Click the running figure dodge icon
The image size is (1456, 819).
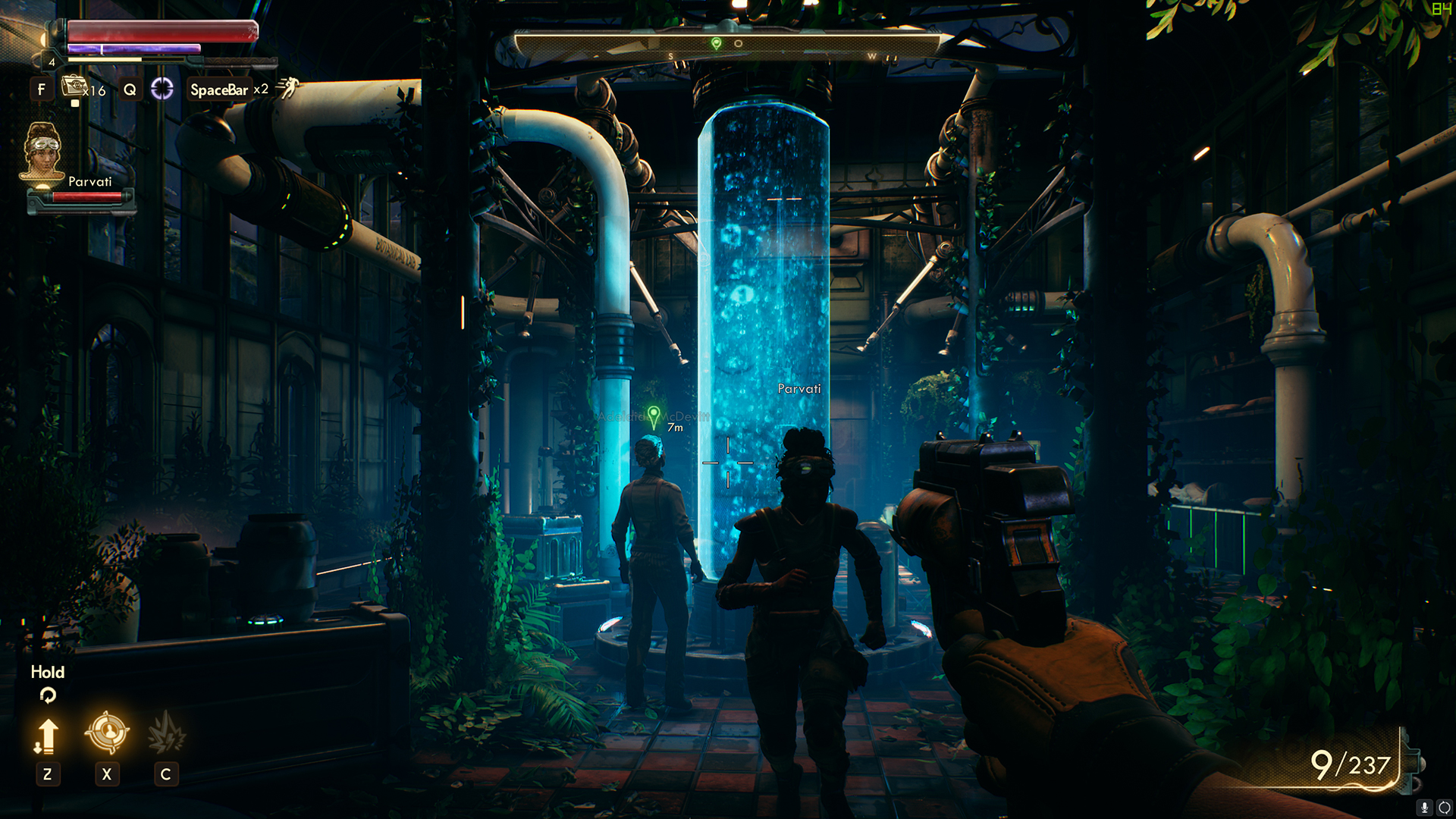point(287,89)
